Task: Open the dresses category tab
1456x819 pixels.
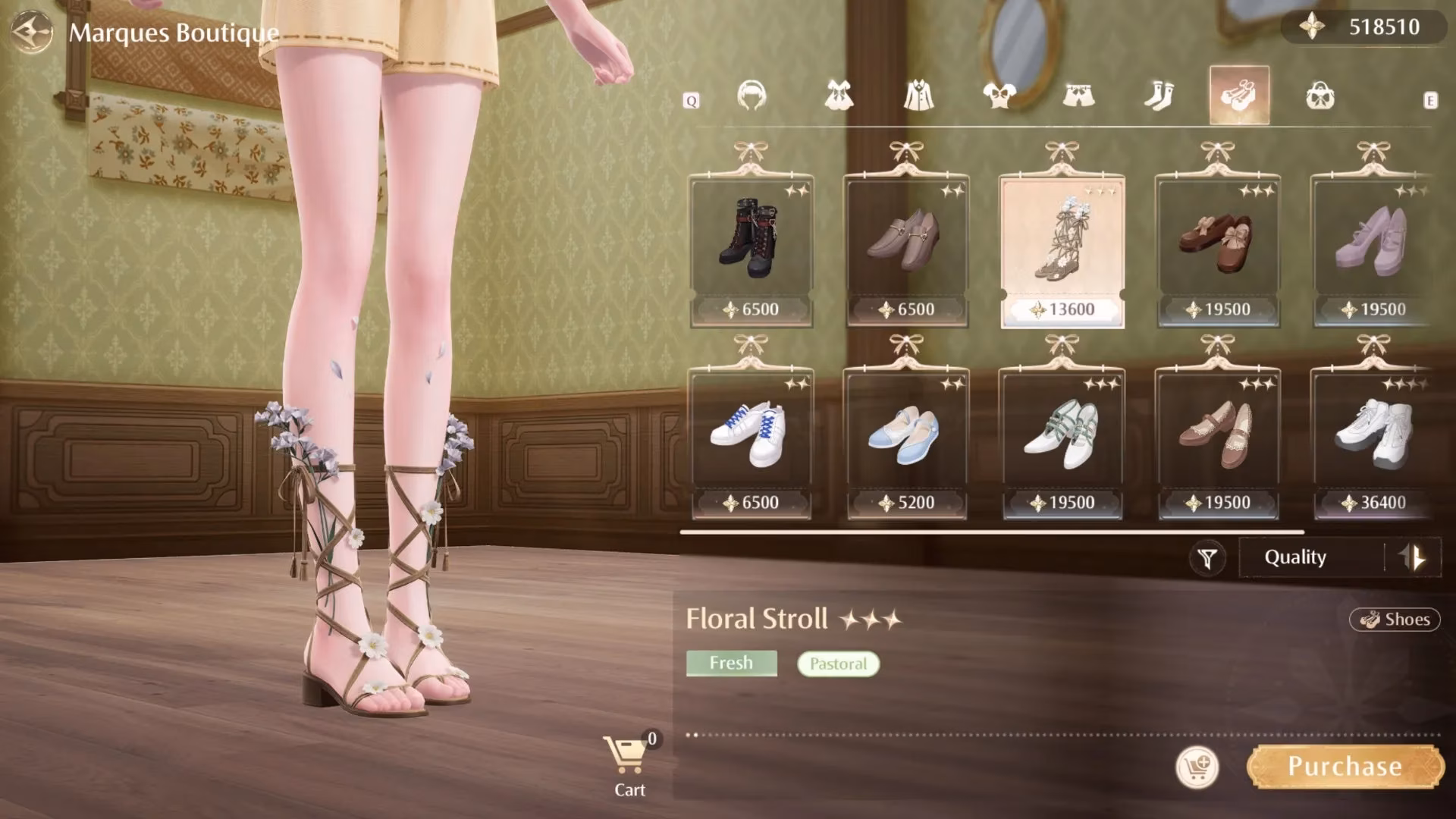Action: [x=839, y=96]
